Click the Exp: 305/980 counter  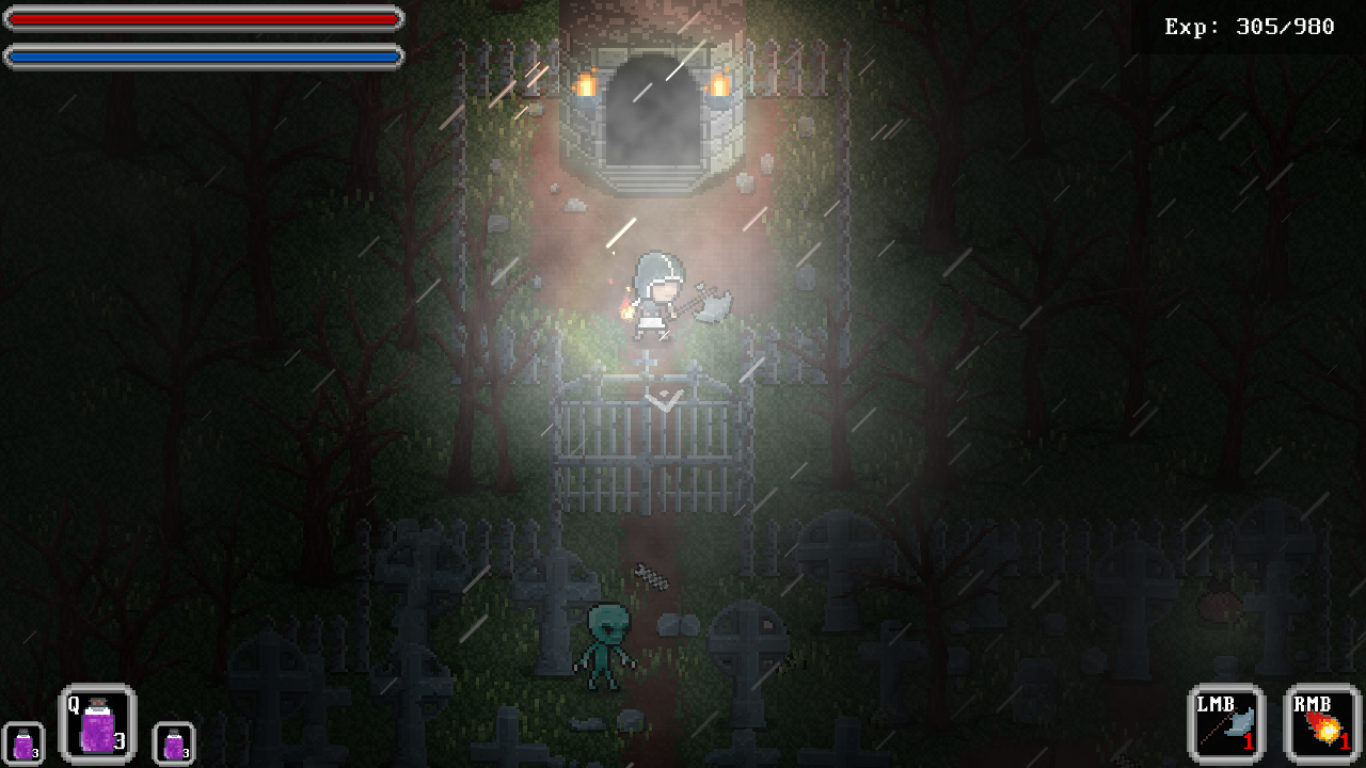click(x=1249, y=28)
